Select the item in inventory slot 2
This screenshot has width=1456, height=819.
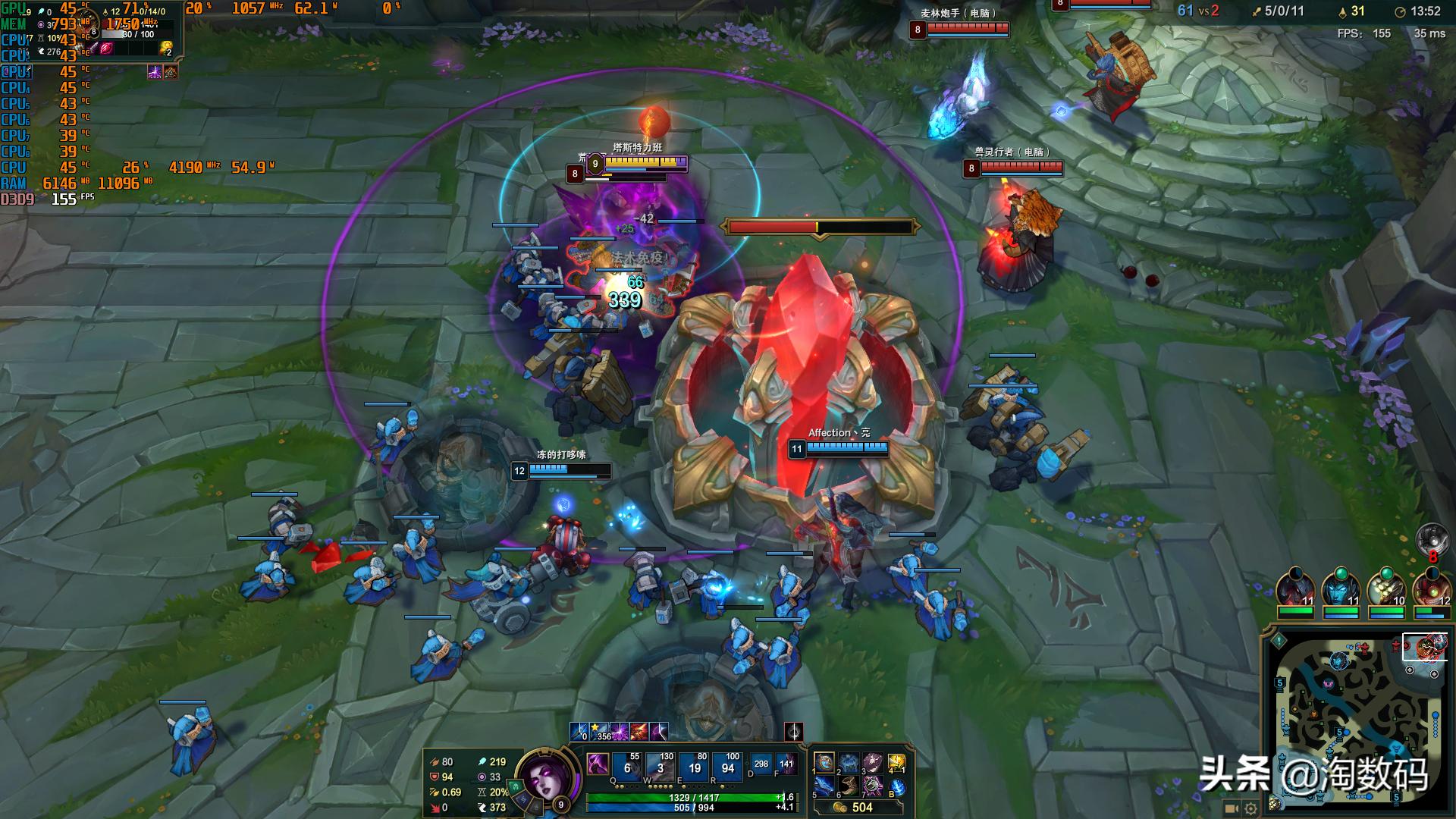pos(849,762)
